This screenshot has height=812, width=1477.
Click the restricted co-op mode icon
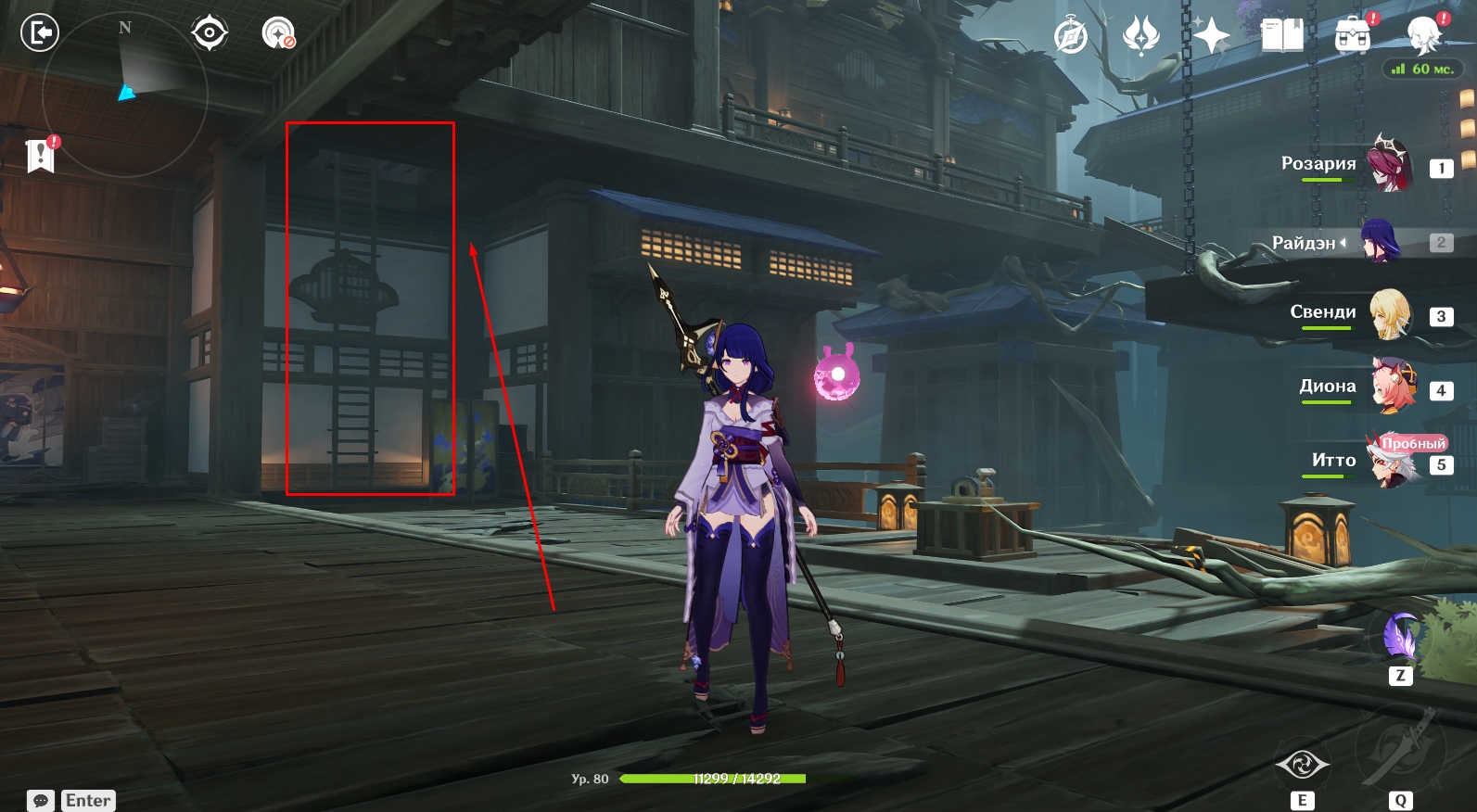278,33
